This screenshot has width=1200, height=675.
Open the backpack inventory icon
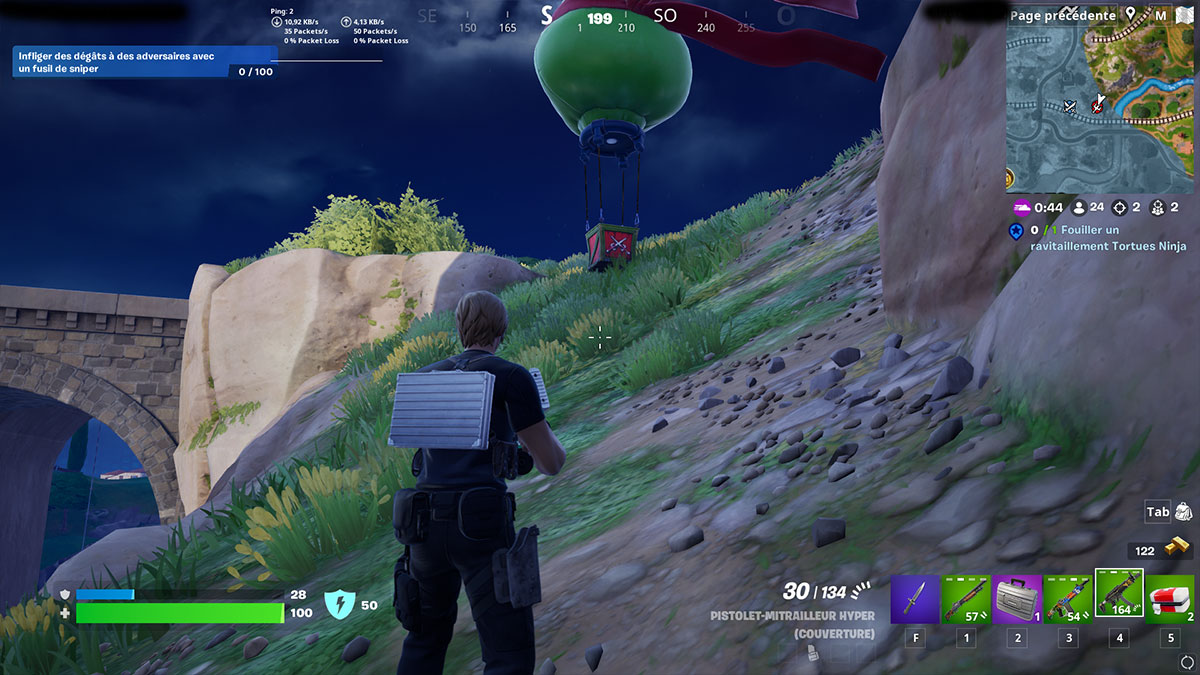(x=1183, y=512)
